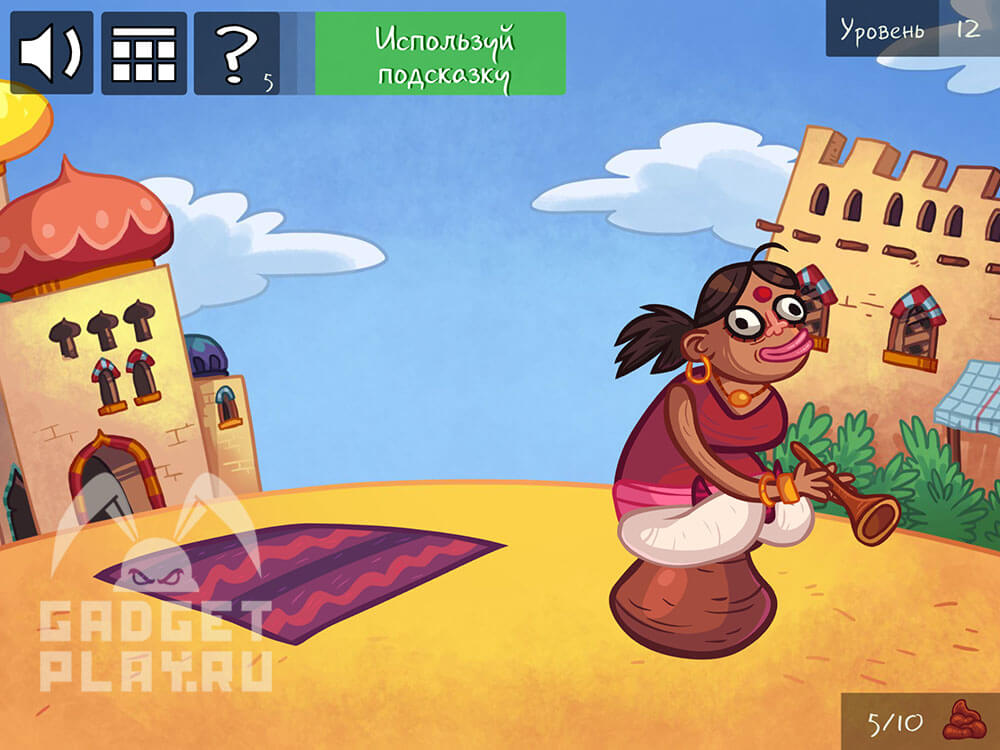Toggle the sound speaker button
The height and width of the screenshot is (750, 1000).
pos(52,53)
